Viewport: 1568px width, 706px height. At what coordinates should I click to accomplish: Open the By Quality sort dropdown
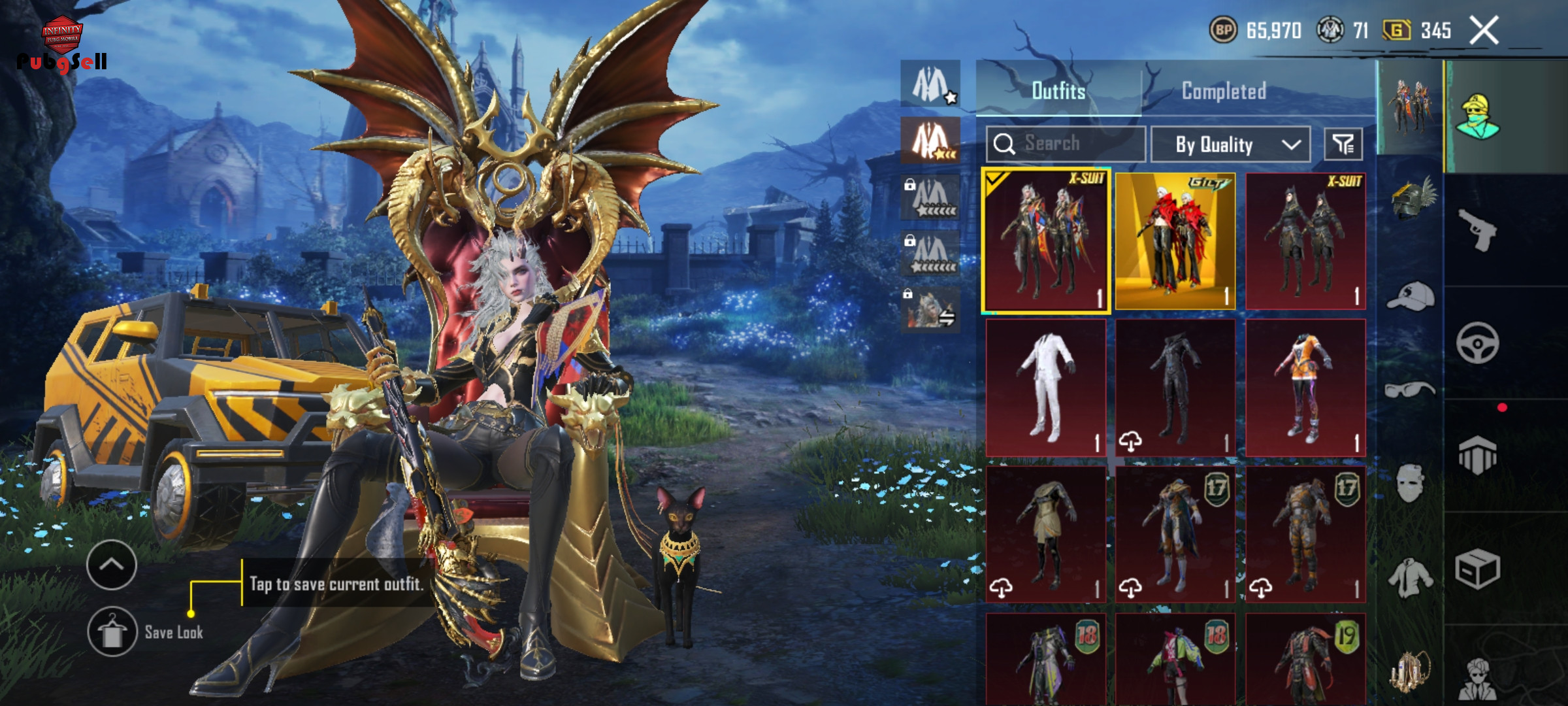point(1230,144)
